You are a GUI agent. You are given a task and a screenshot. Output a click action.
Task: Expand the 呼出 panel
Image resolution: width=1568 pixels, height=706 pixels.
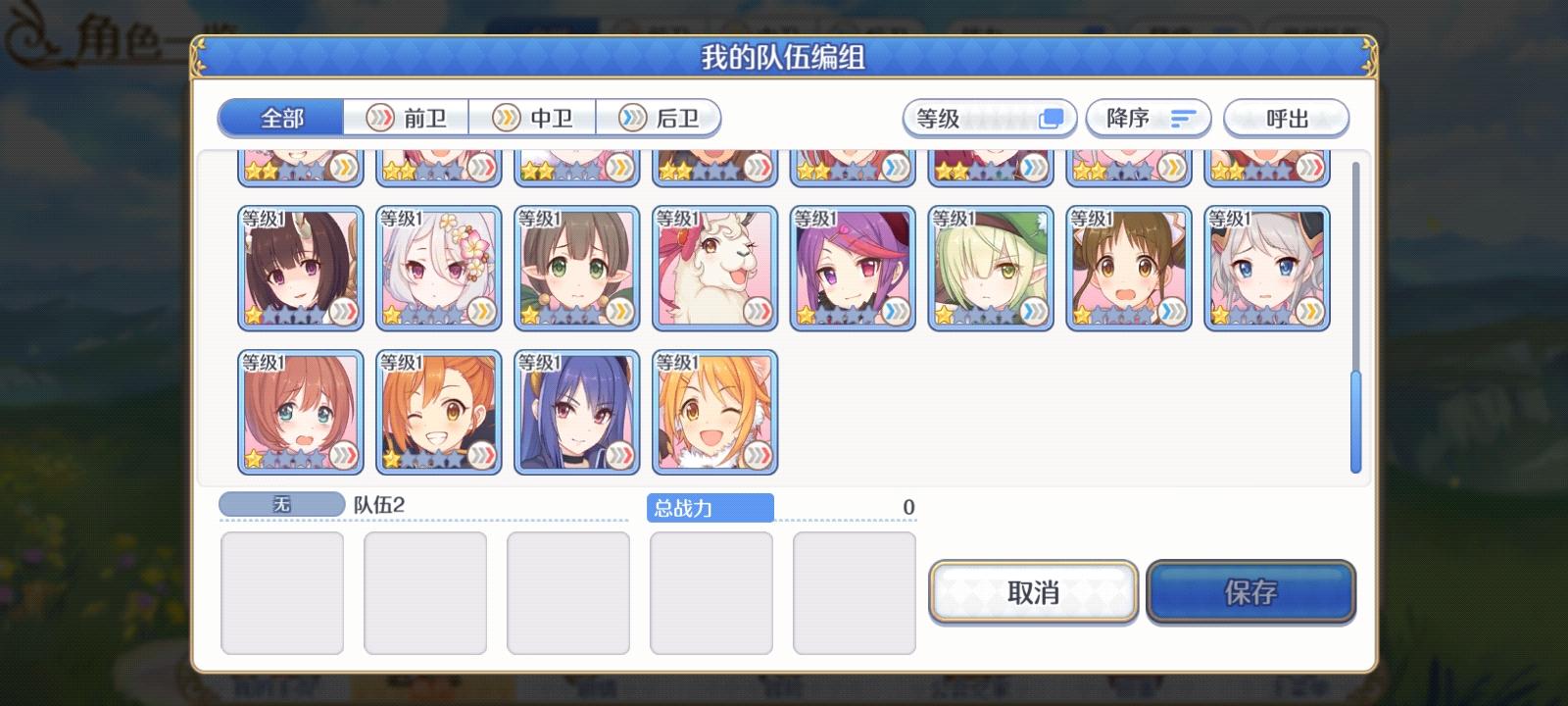1286,118
